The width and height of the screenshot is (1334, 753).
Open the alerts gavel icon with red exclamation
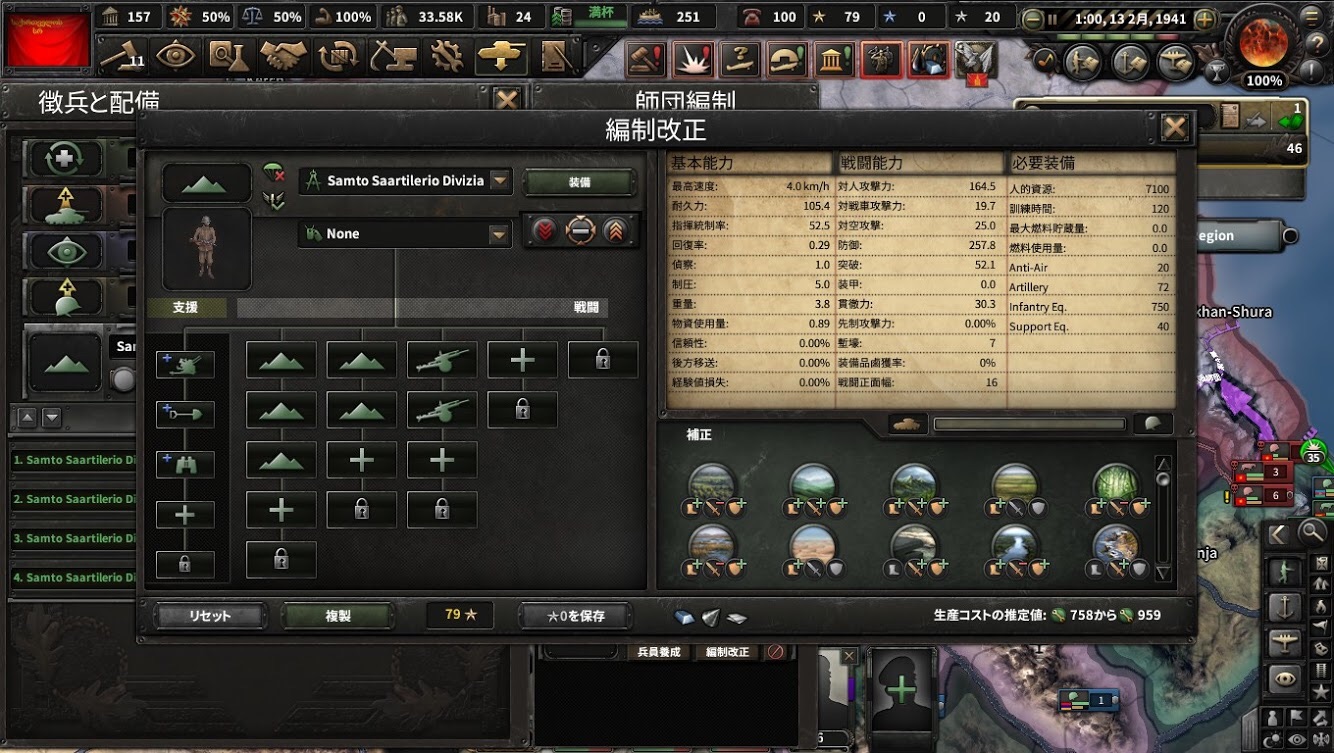645,60
